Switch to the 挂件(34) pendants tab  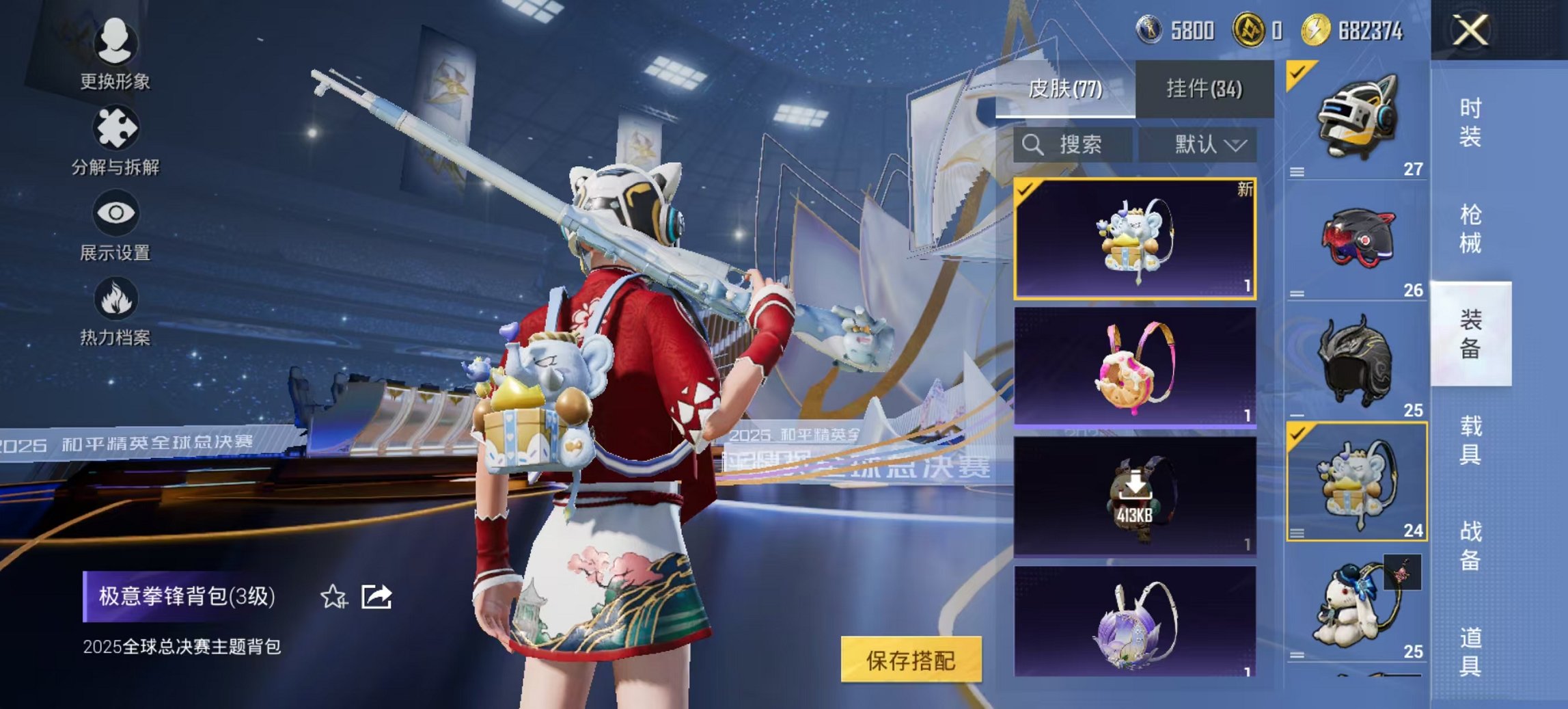pos(1206,89)
